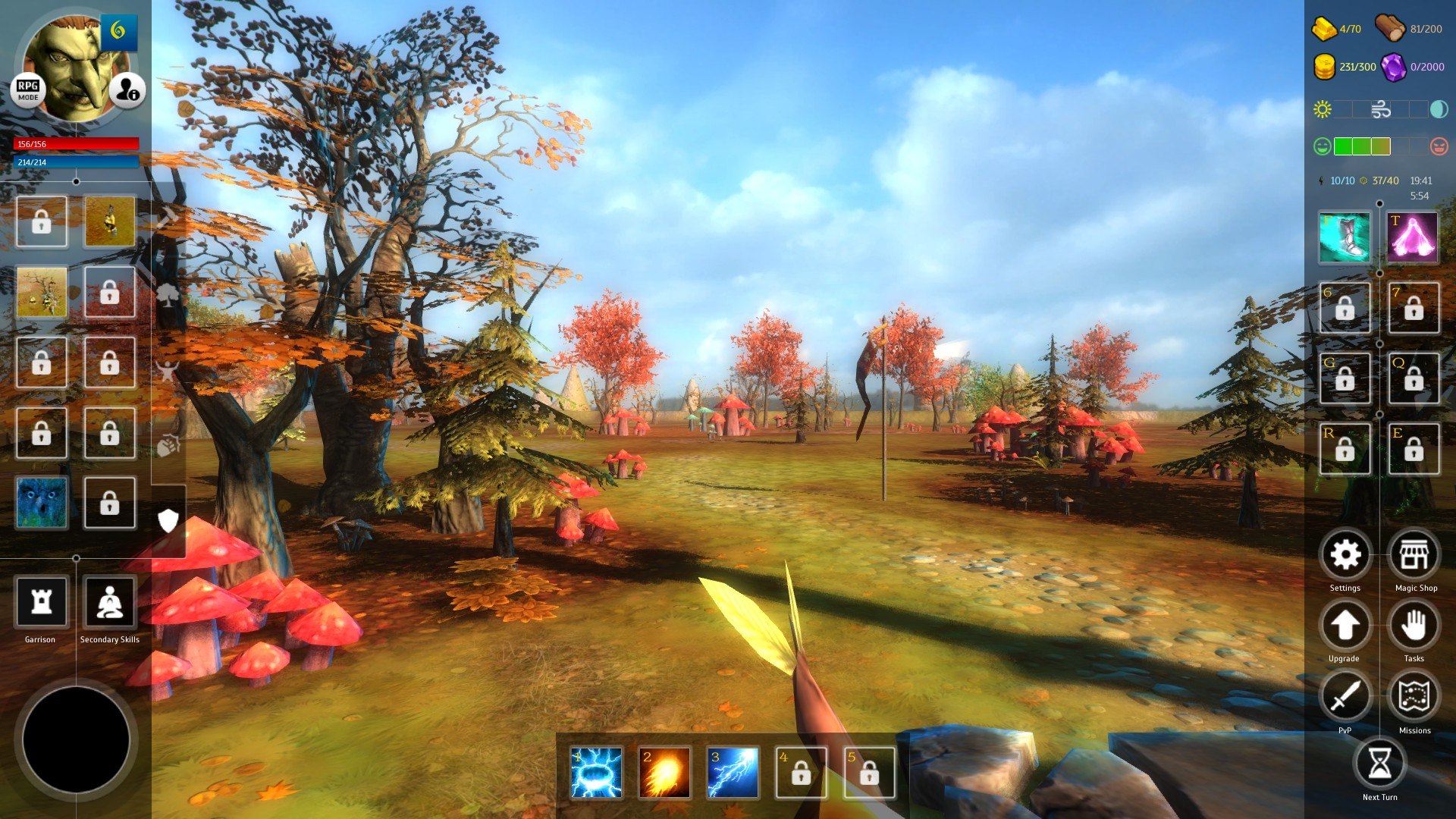The width and height of the screenshot is (1456, 819).
Task: End turn with Next Turn
Action: click(1379, 764)
